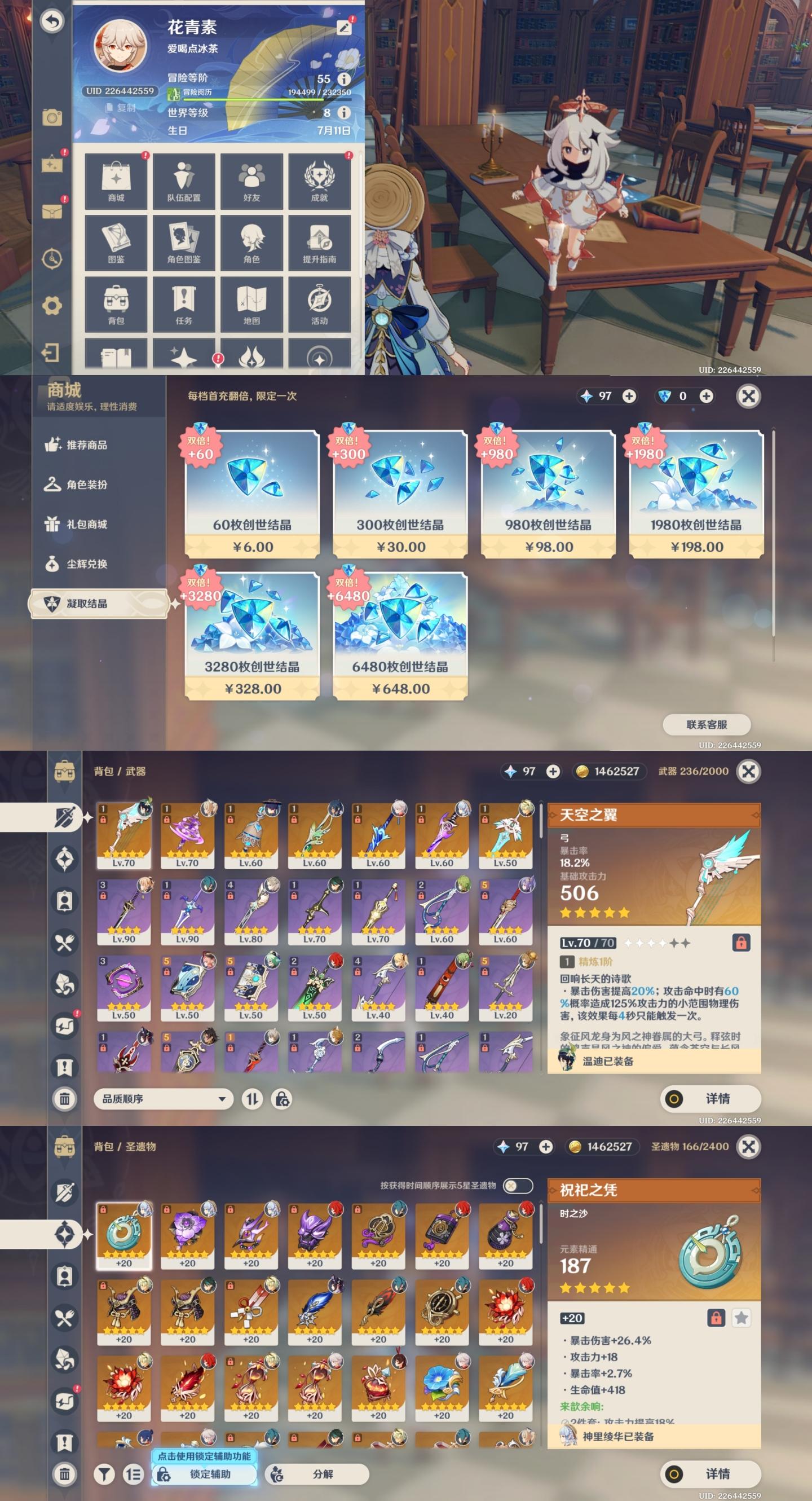The width and height of the screenshot is (812, 1501).
Task: Copy the UID with the 复制 button
Action: [x=121, y=108]
